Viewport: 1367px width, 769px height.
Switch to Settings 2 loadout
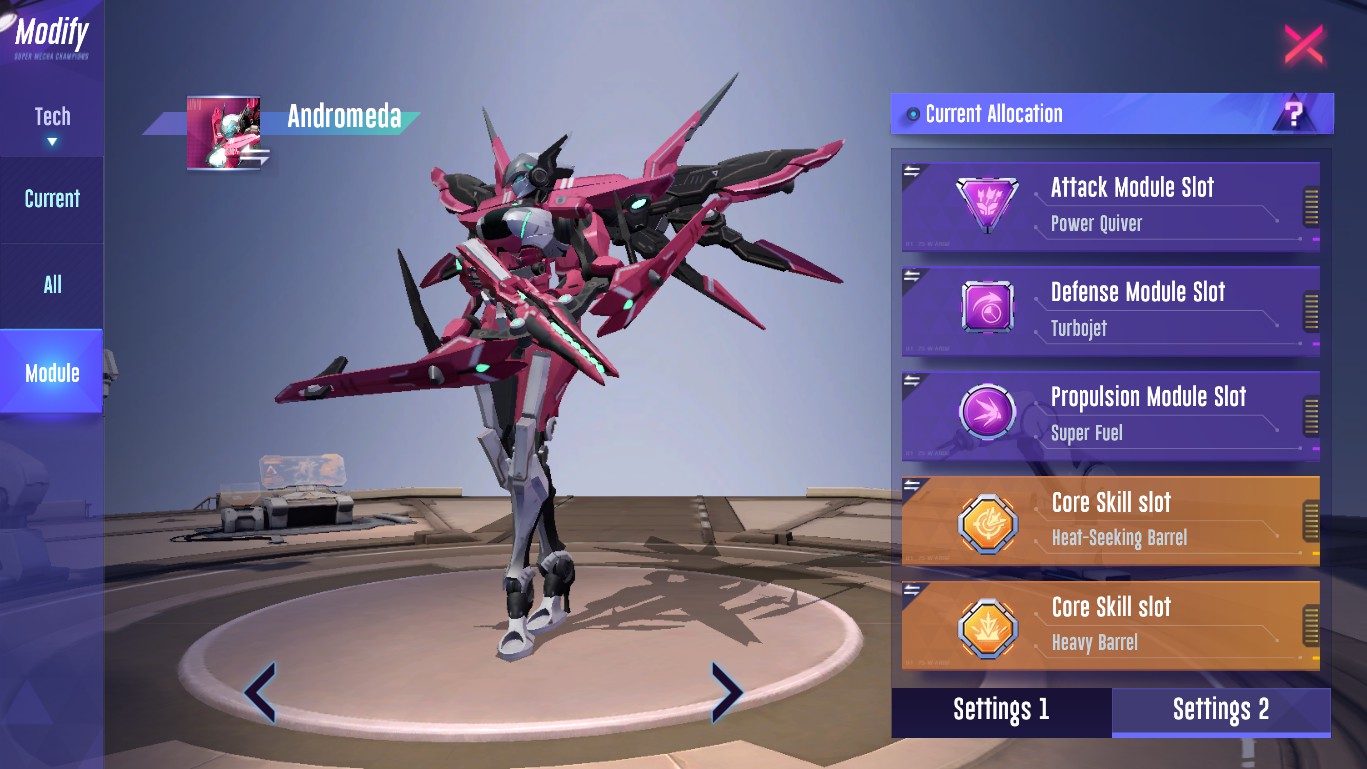[x=1221, y=710]
